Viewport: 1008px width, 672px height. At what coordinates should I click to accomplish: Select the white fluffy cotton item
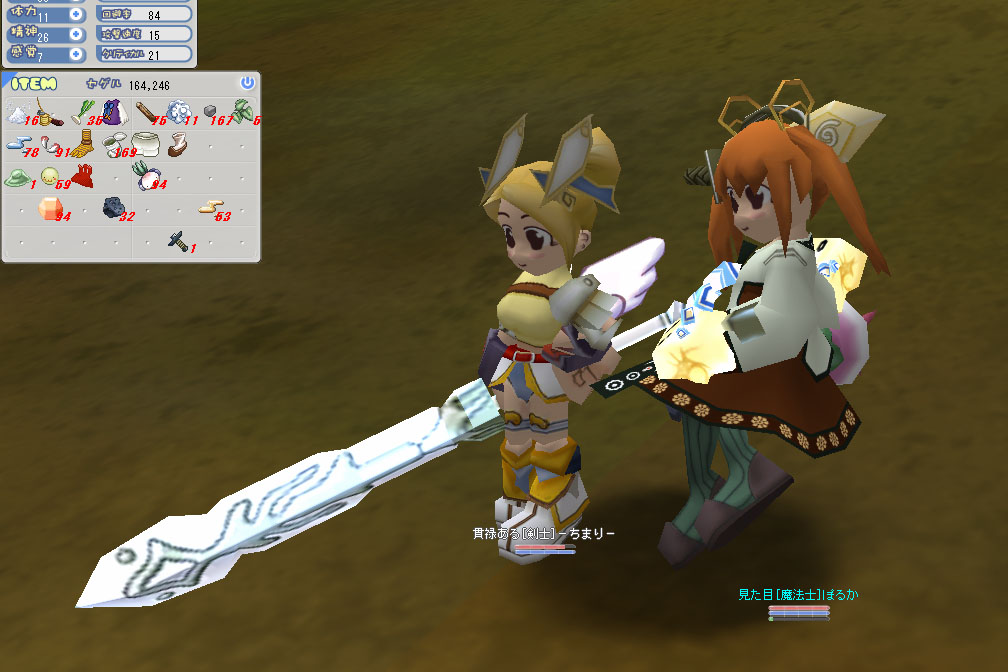point(178,111)
